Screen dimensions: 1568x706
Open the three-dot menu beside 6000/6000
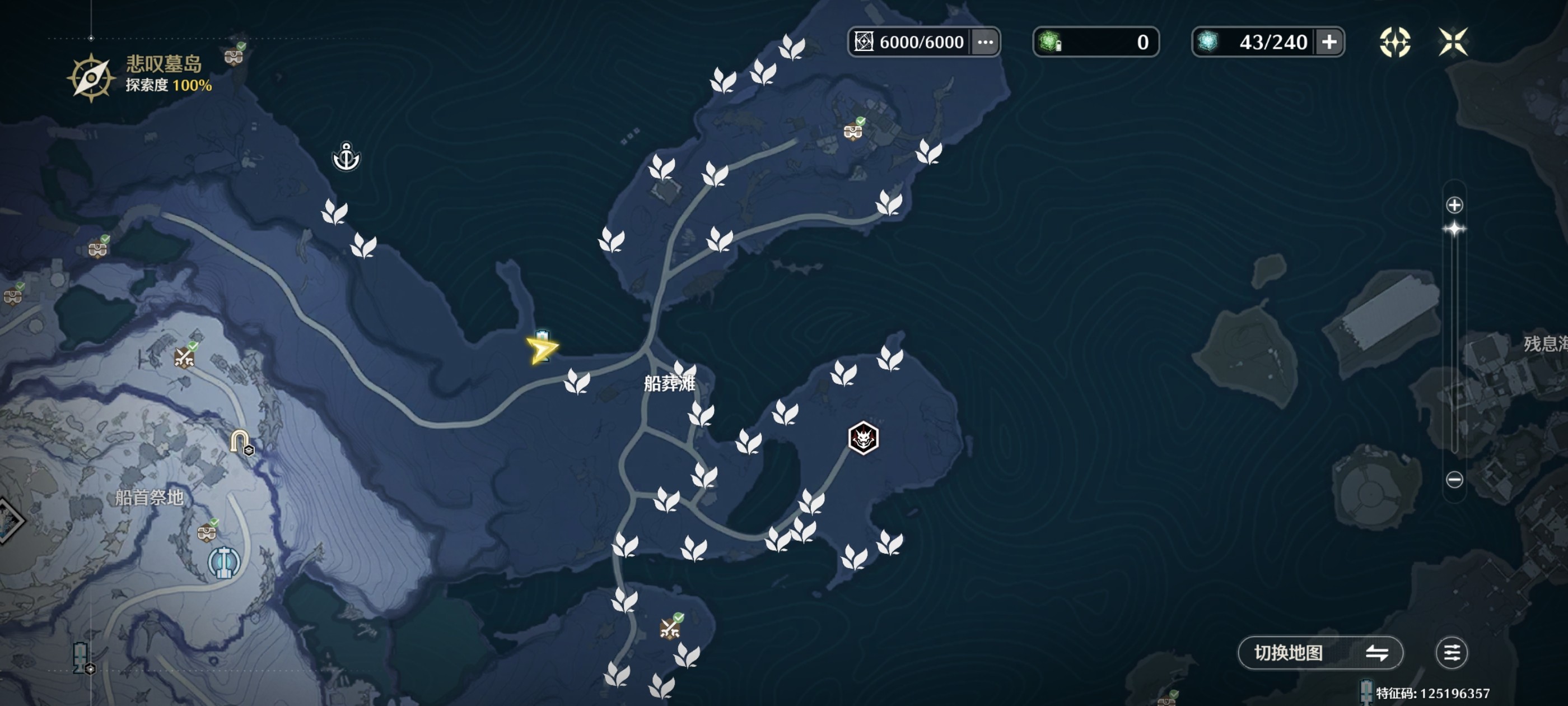[x=985, y=42]
